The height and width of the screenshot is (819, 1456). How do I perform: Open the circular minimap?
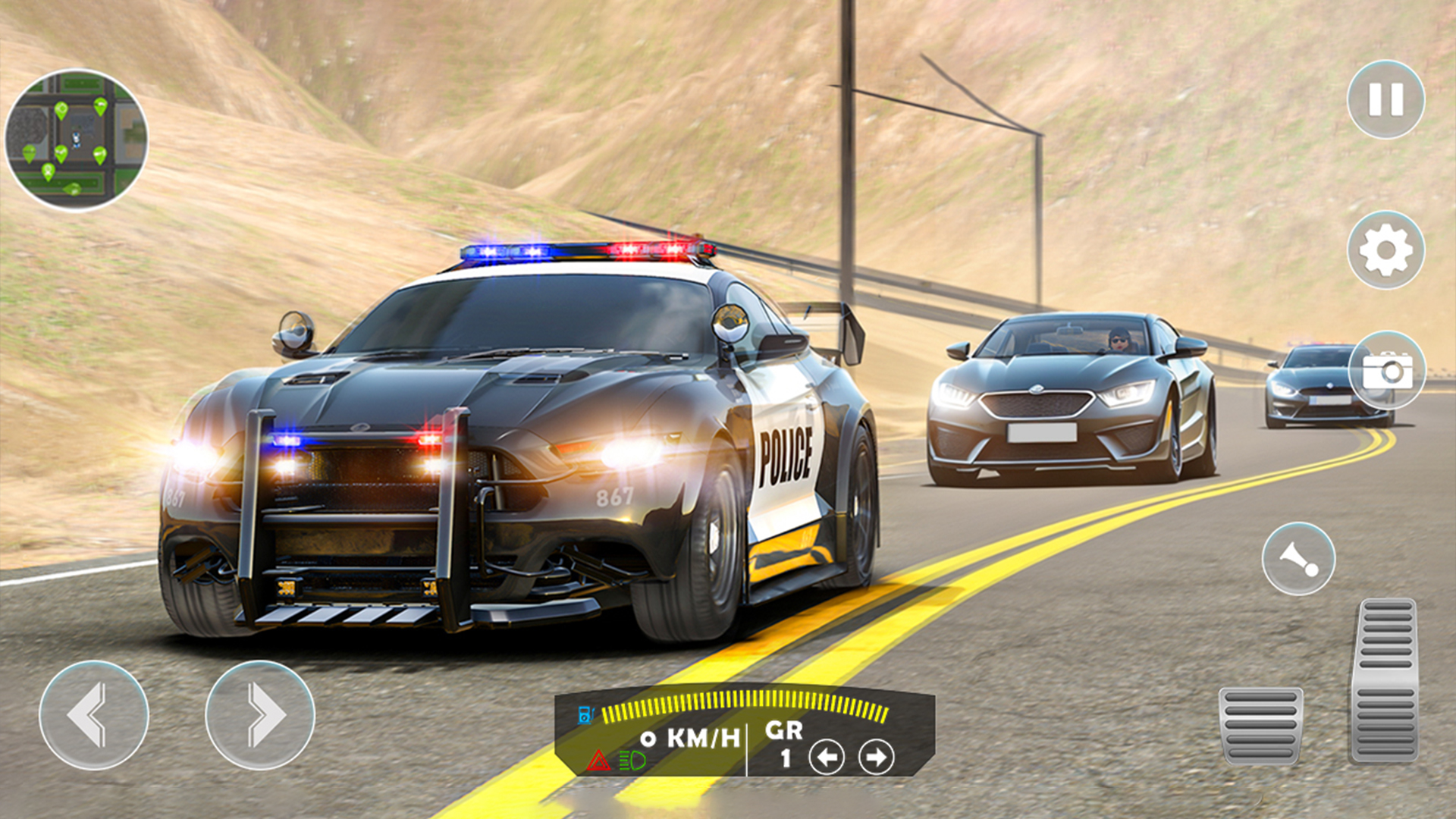tap(76, 140)
